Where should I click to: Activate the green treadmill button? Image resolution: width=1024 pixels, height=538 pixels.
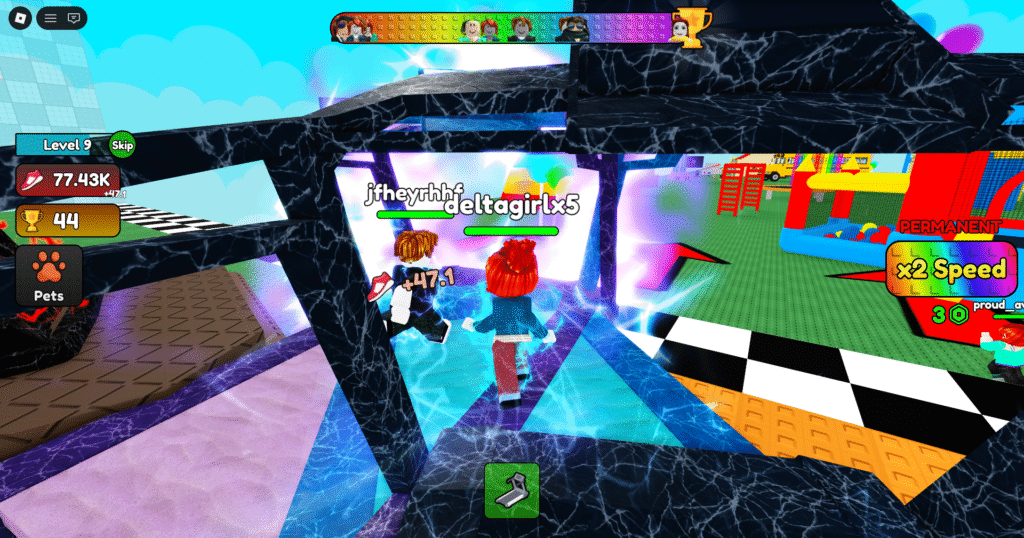511,490
